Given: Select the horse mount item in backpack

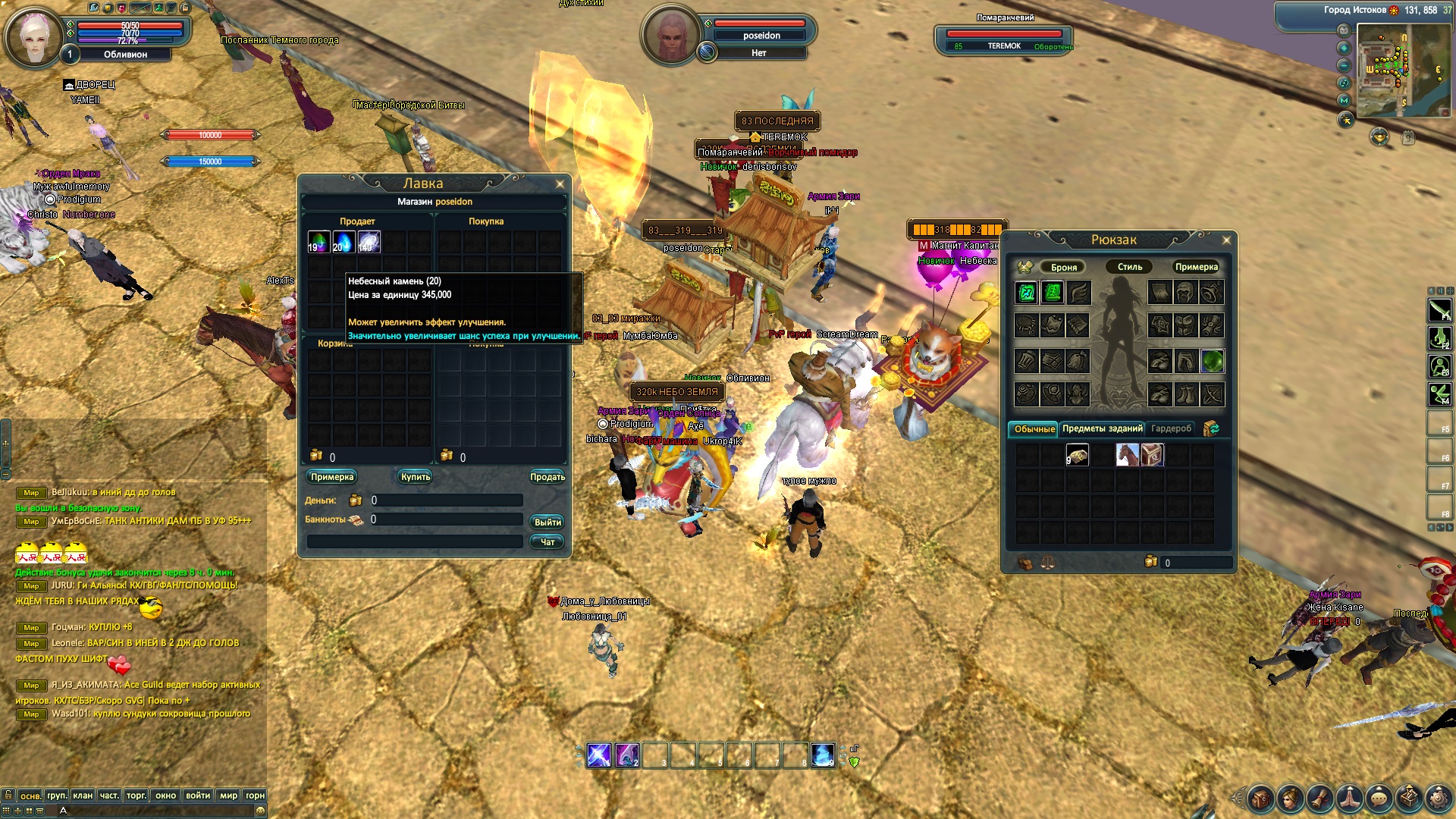Looking at the screenshot, I should (1127, 455).
